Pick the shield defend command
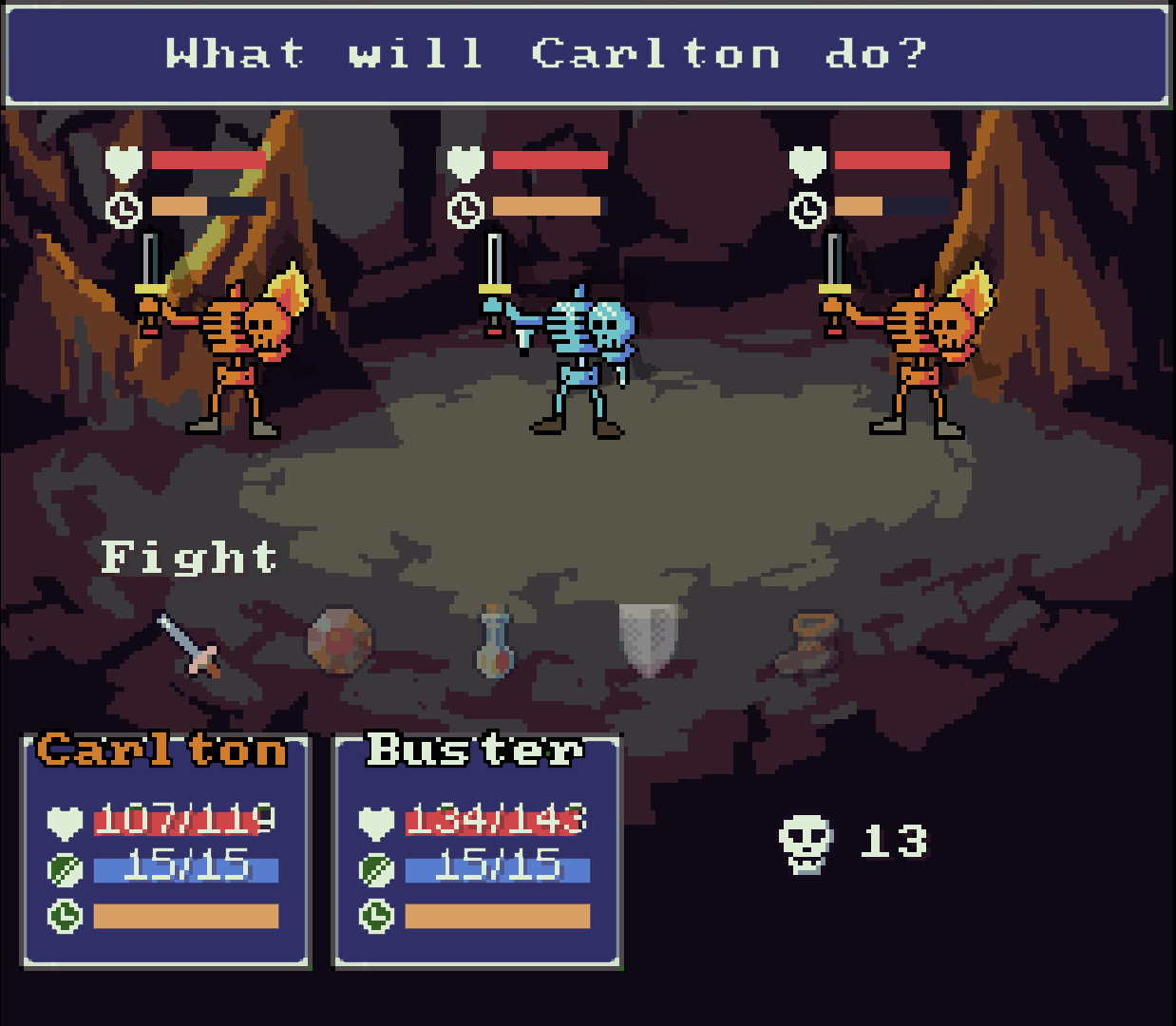1176x1026 pixels. [x=649, y=638]
